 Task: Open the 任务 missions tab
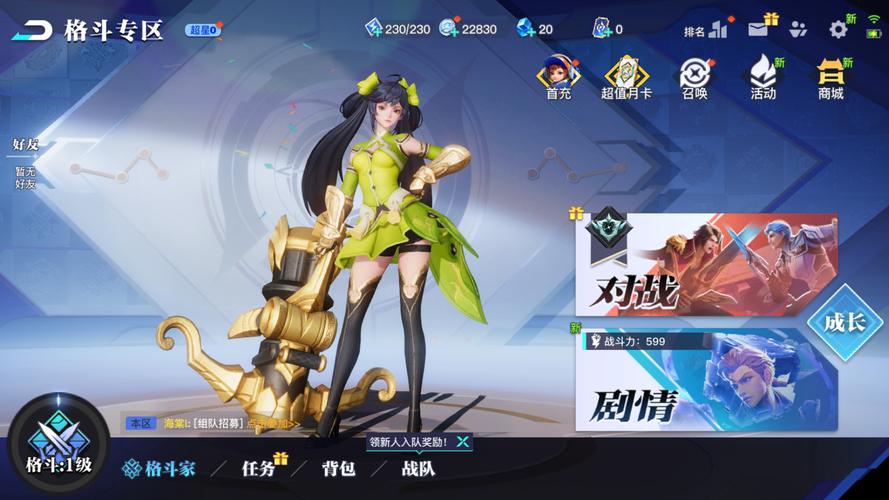[x=259, y=468]
